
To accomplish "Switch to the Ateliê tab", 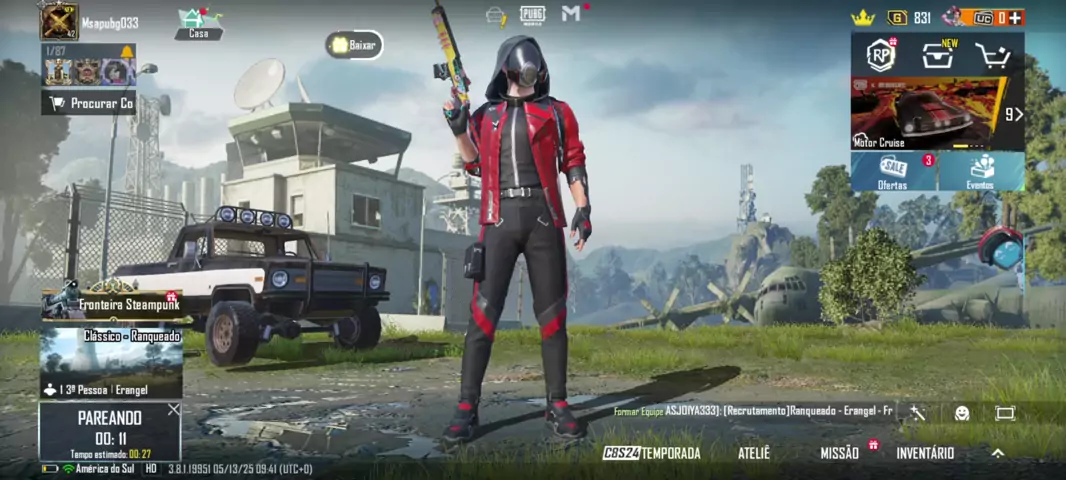I will tap(754, 453).
